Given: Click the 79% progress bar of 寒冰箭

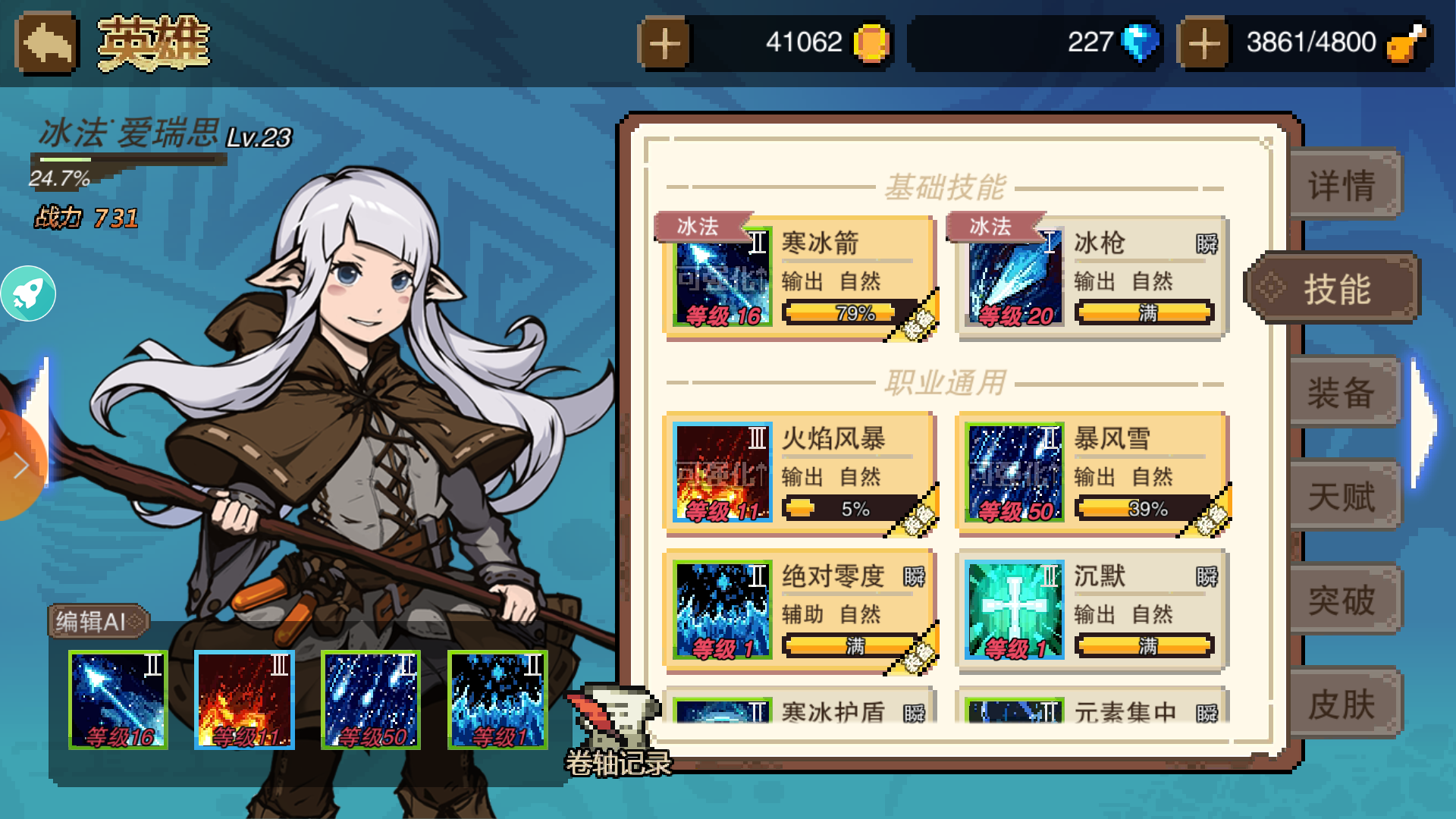Looking at the screenshot, I should pyautogui.click(x=842, y=311).
